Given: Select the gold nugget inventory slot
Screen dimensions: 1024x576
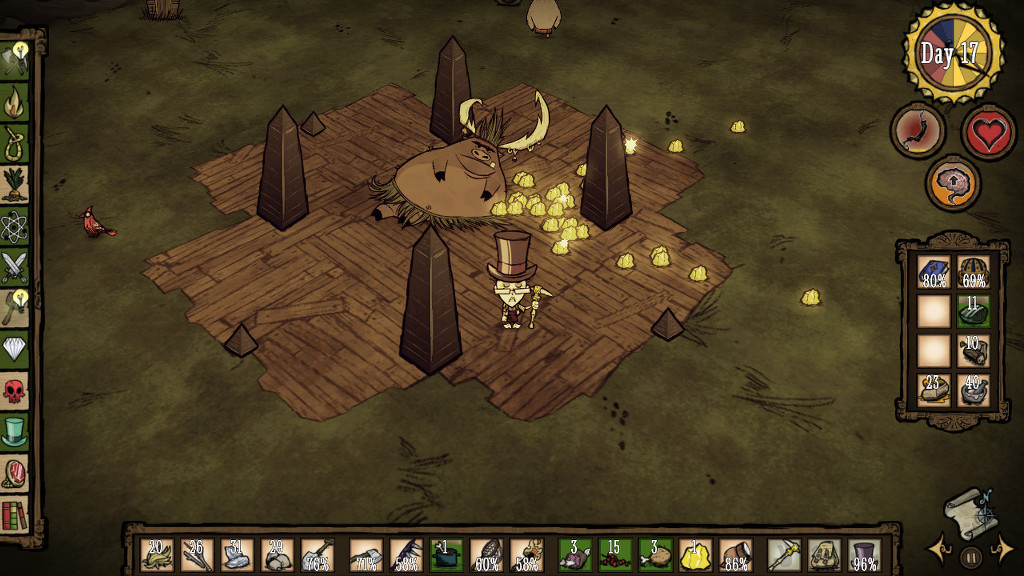Looking at the screenshot, I should click(x=696, y=555).
